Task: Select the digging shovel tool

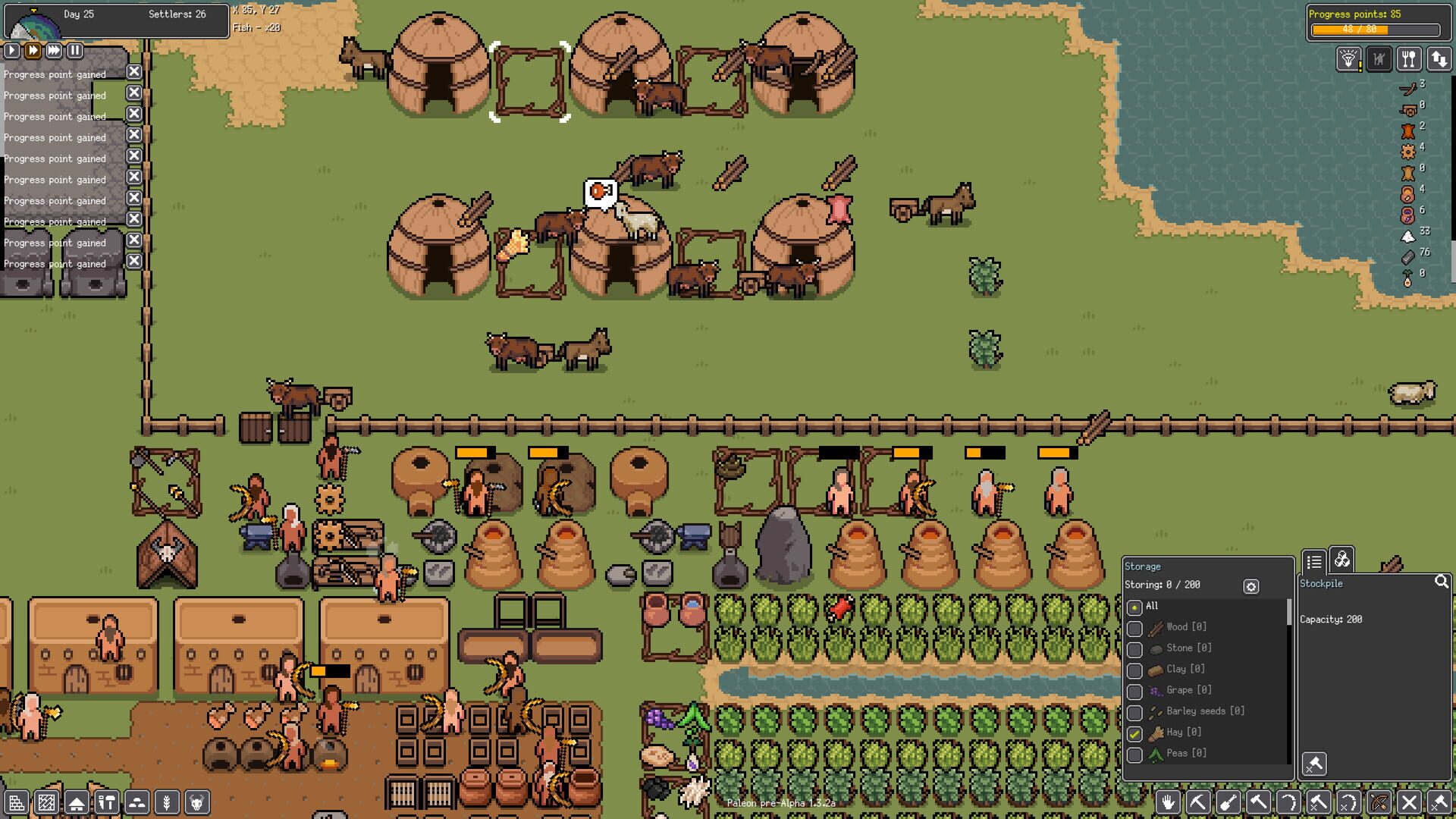Action: point(1227,803)
